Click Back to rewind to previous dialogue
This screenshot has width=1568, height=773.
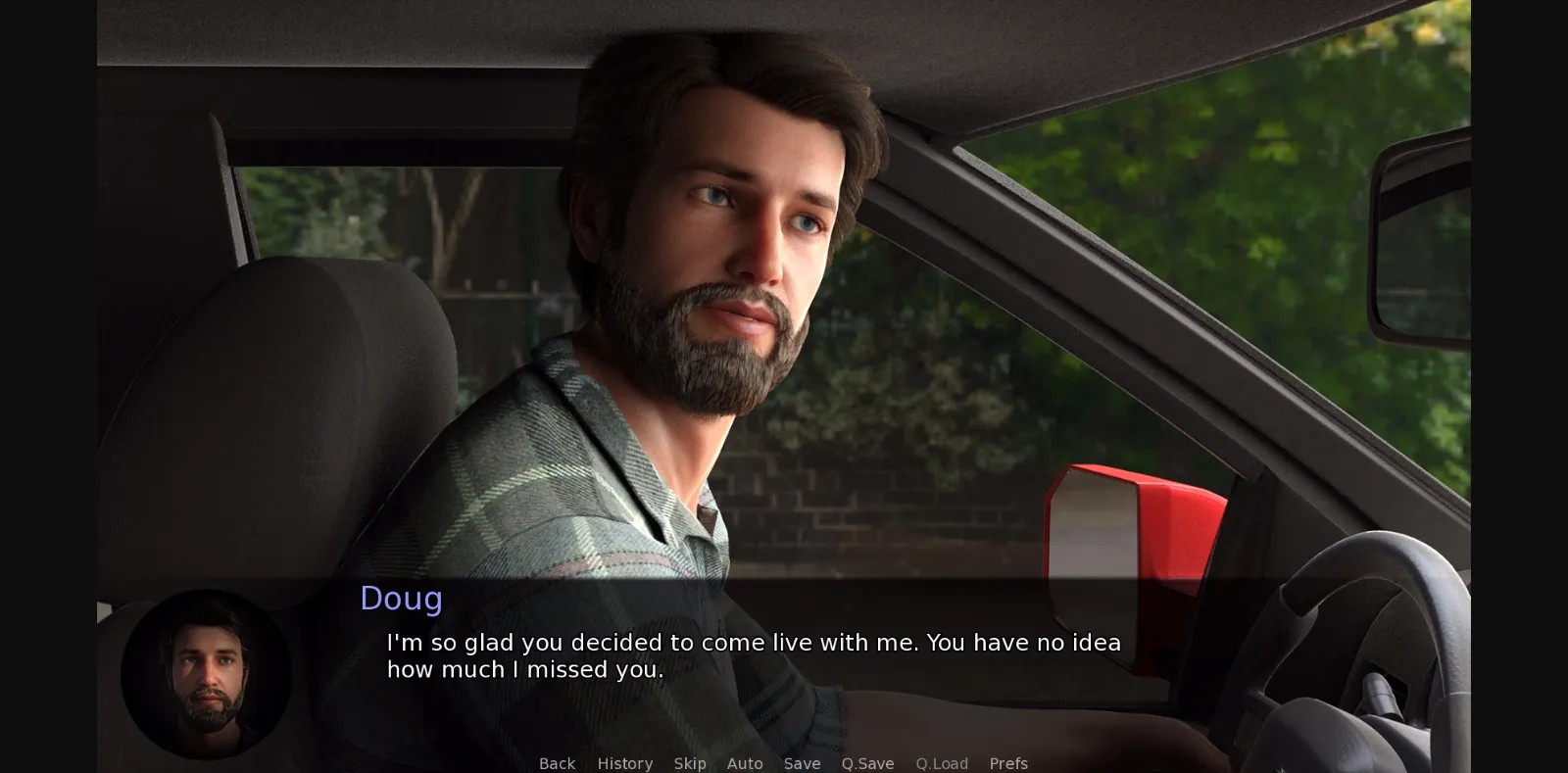pyautogui.click(x=557, y=763)
